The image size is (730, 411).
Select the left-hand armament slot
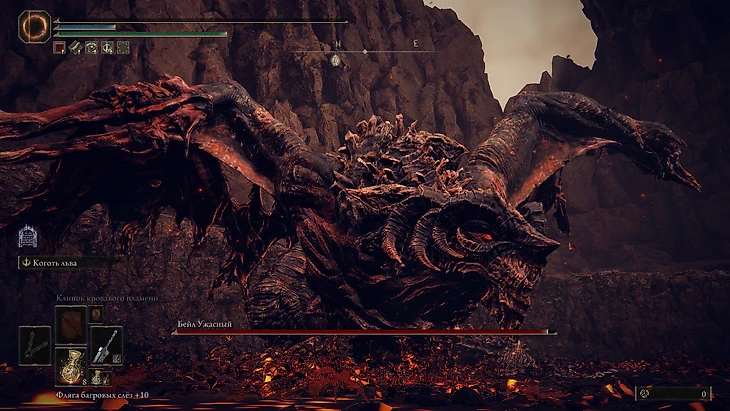(34, 345)
